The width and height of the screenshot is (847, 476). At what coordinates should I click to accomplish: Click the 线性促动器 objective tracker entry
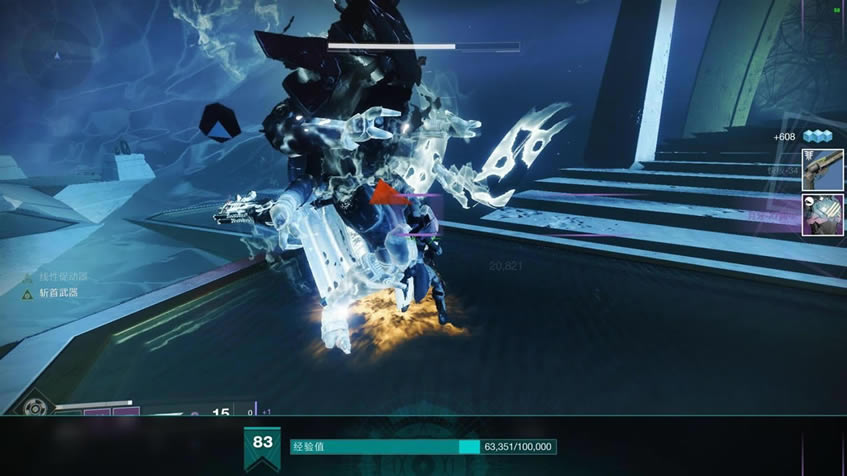click(x=63, y=276)
